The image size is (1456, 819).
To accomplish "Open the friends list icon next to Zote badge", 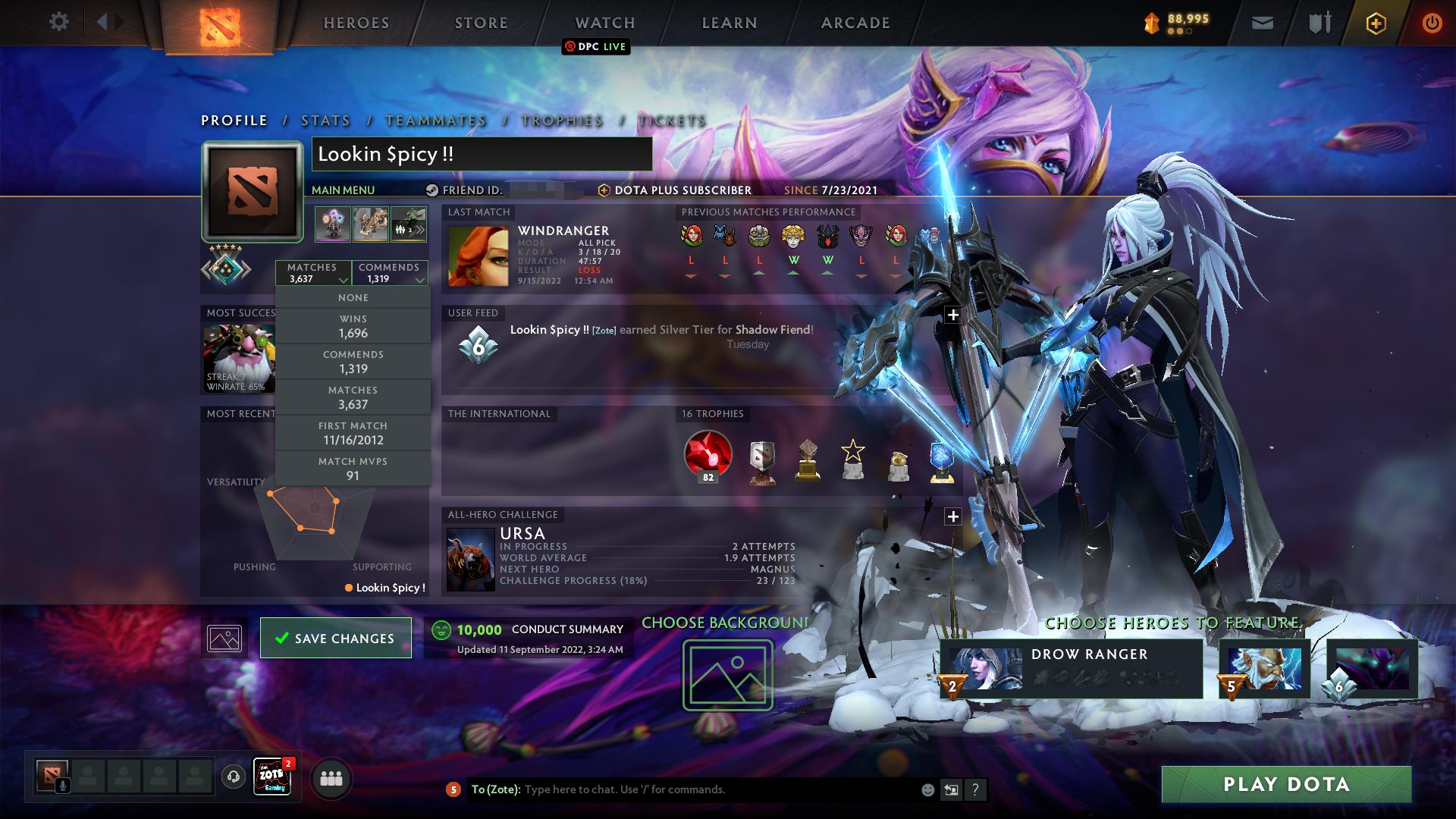I will tap(331, 778).
